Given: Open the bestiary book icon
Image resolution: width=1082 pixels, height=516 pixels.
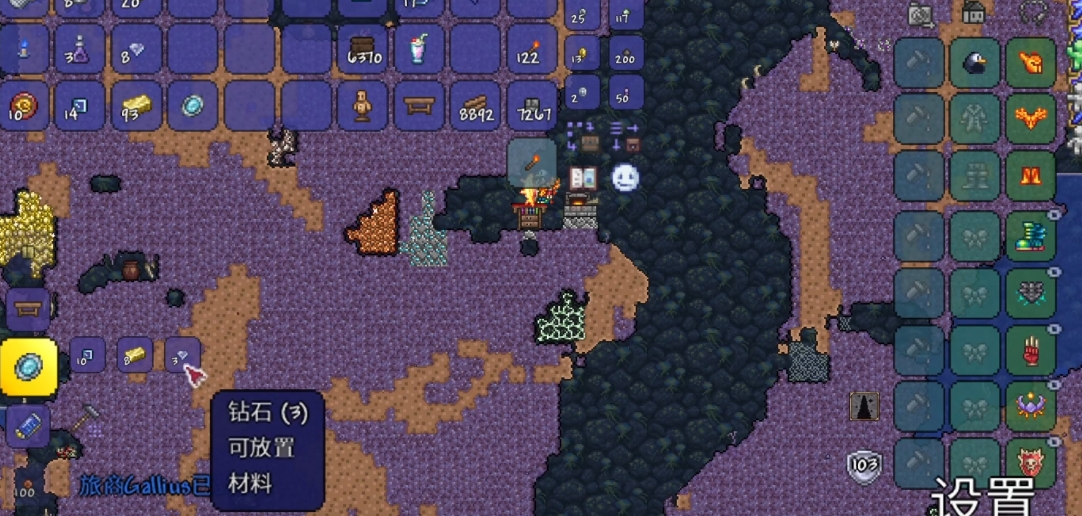Looking at the screenshot, I should [583, 178].
